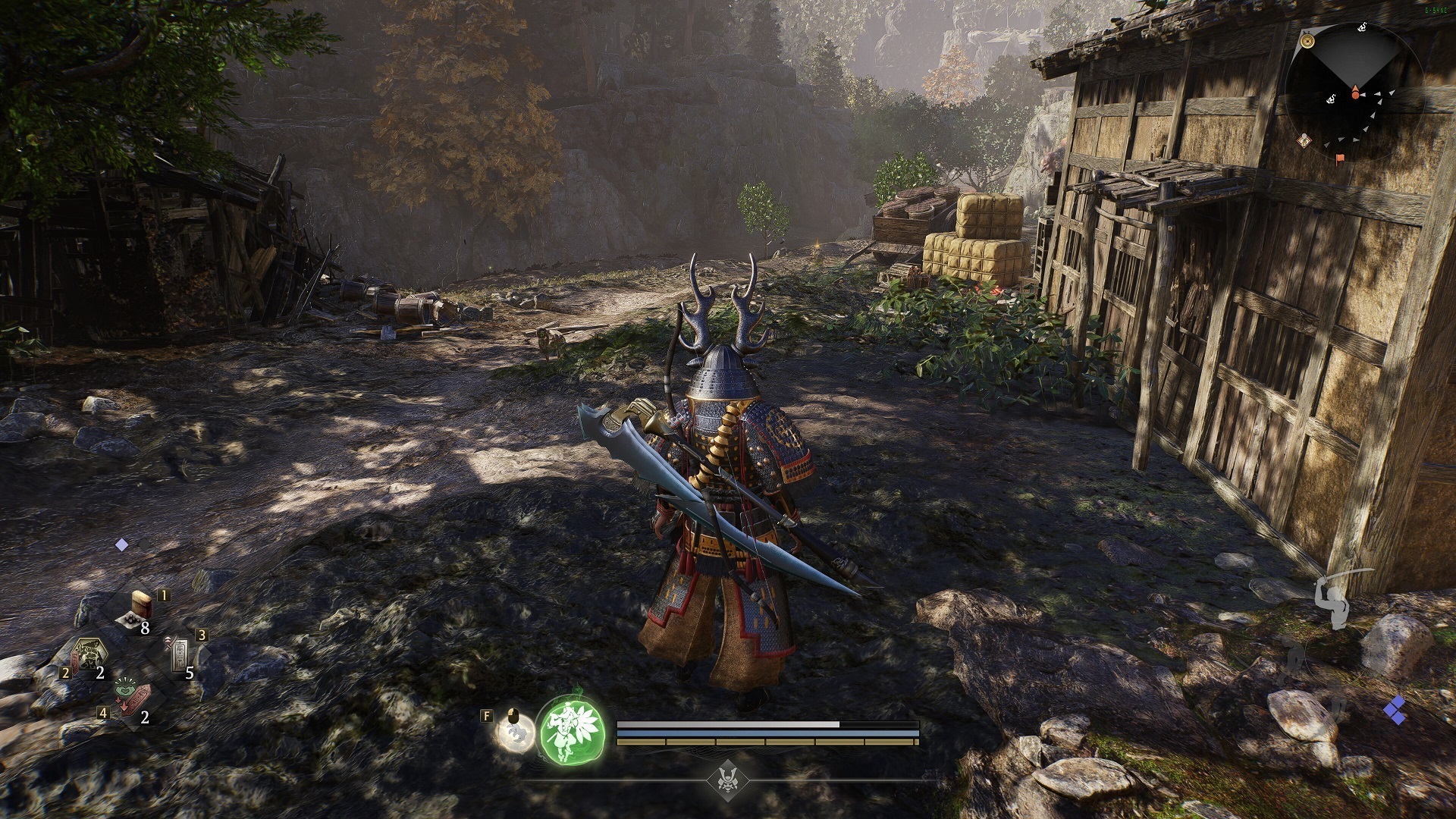Click the blue diamond cluster icon
Screen dimensions: 1456x819
click(x=1394, y=711)
